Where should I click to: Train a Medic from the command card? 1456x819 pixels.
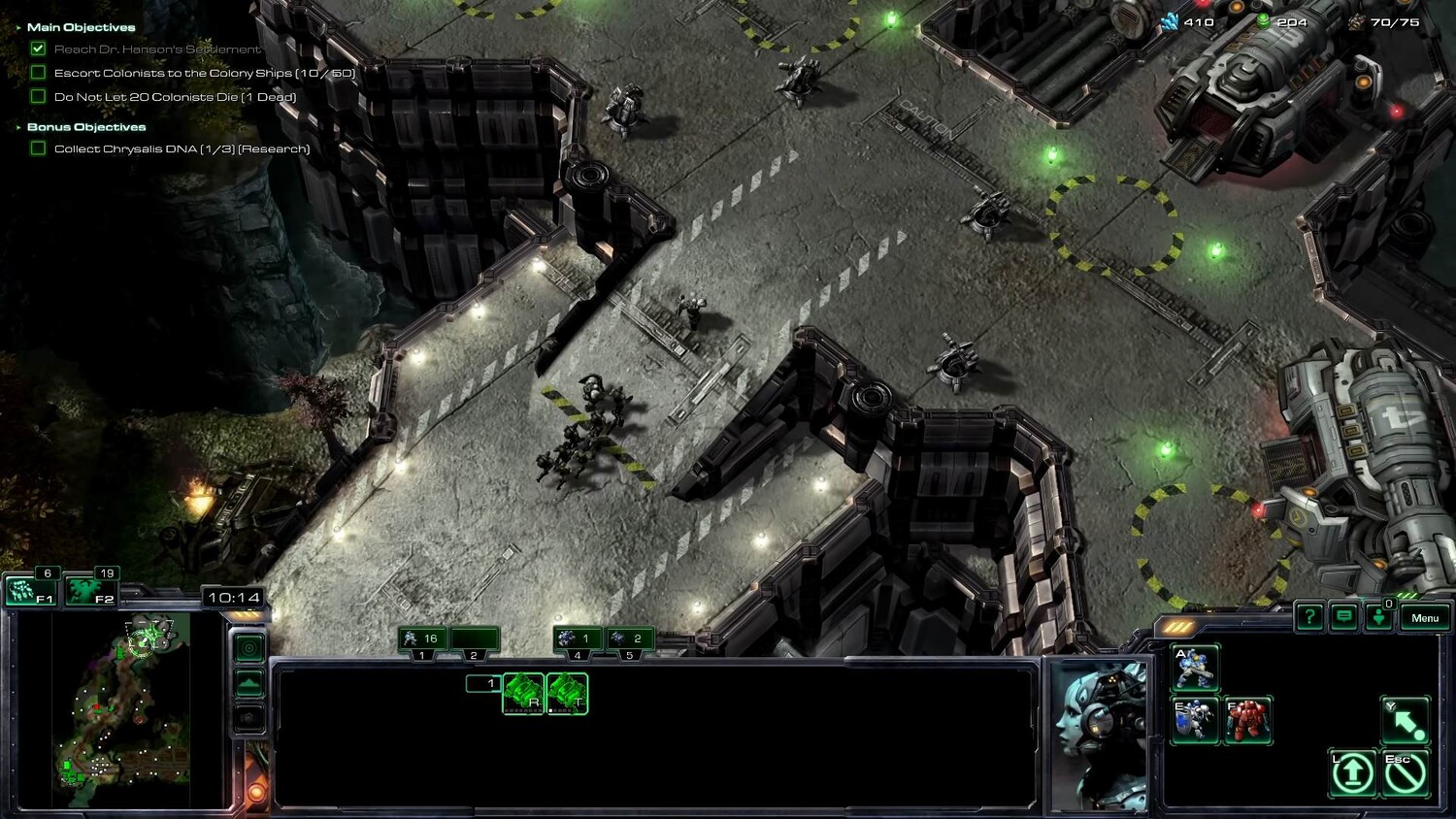coord(1195,720)
